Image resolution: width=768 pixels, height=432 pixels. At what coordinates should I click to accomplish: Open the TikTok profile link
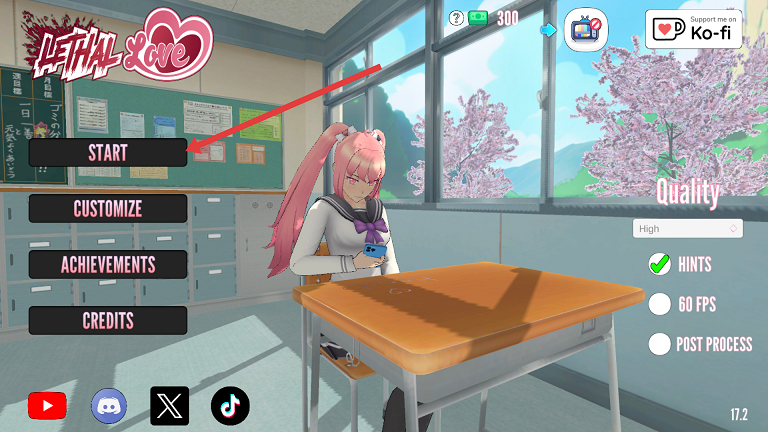point(230,405)
